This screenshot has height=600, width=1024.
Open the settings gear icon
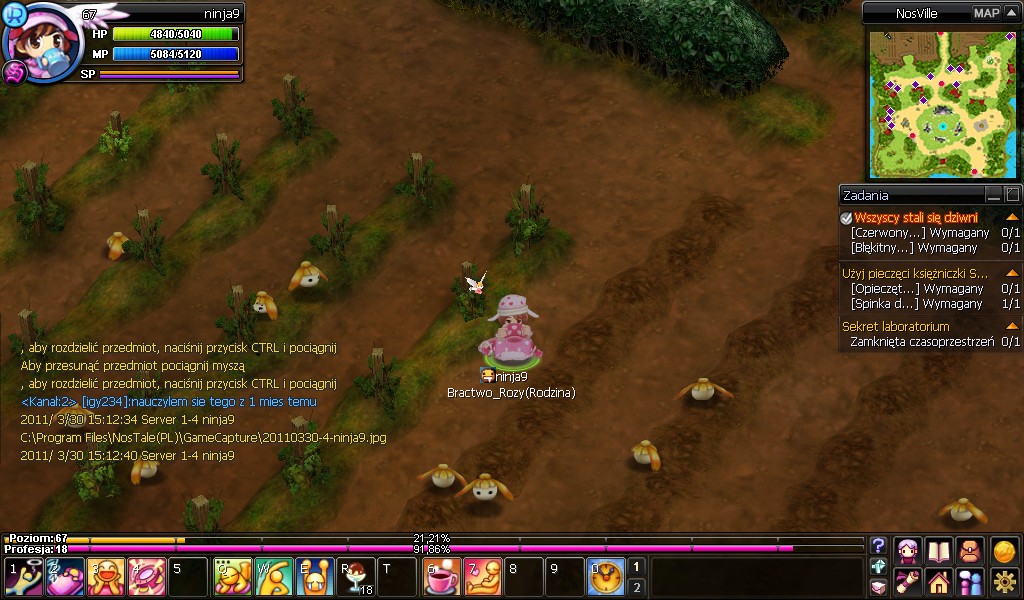coord(1004,581)
